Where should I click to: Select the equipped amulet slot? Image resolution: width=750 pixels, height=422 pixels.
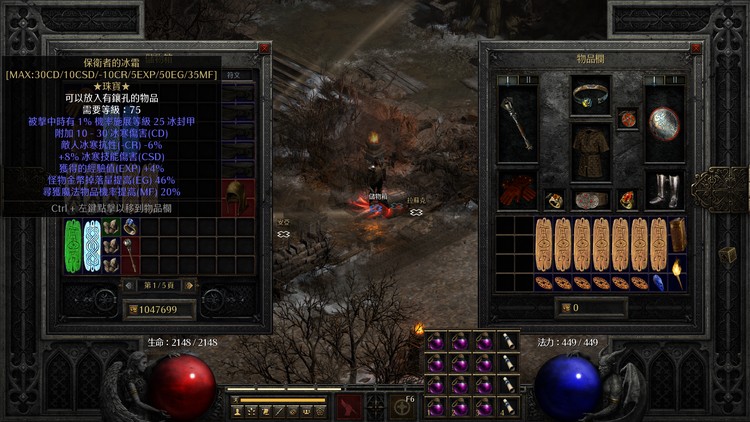[627, 119]
